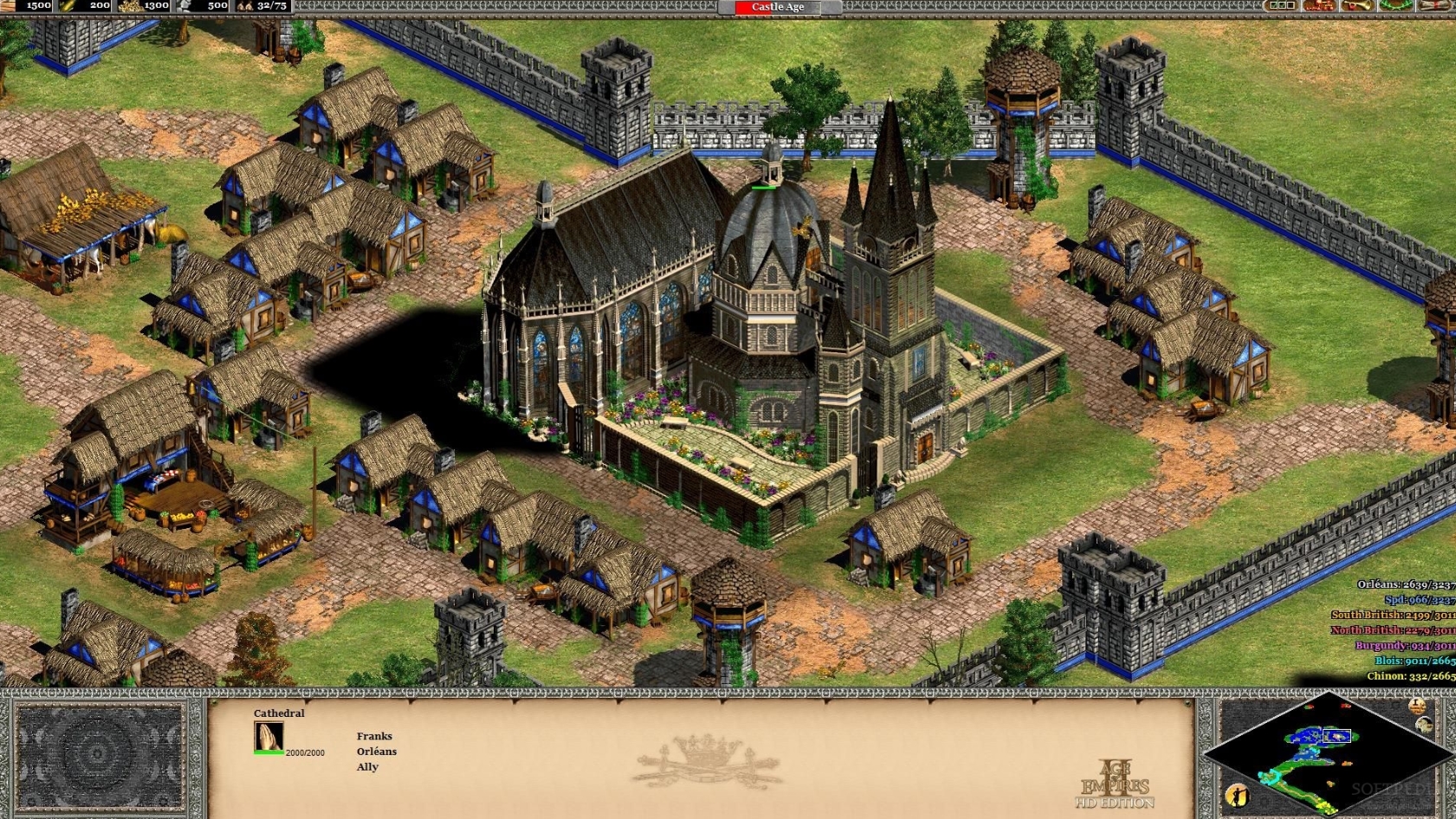Click the Cathedral health bar showing 2000/2000
This screenshot has height=819, width=1456.
(x=286, y=752)
